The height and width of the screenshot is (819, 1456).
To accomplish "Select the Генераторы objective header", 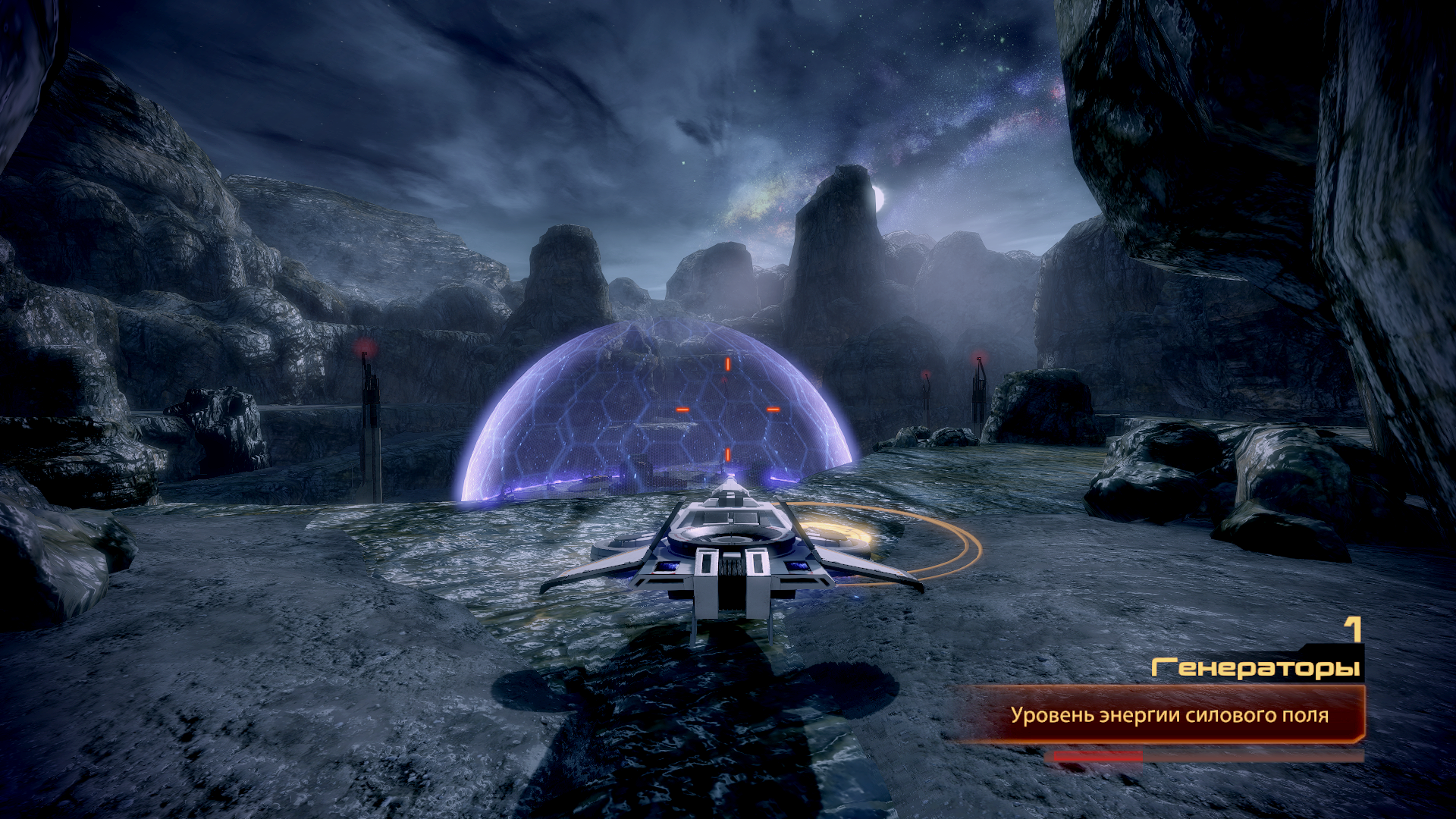I will coord(1255,667).
